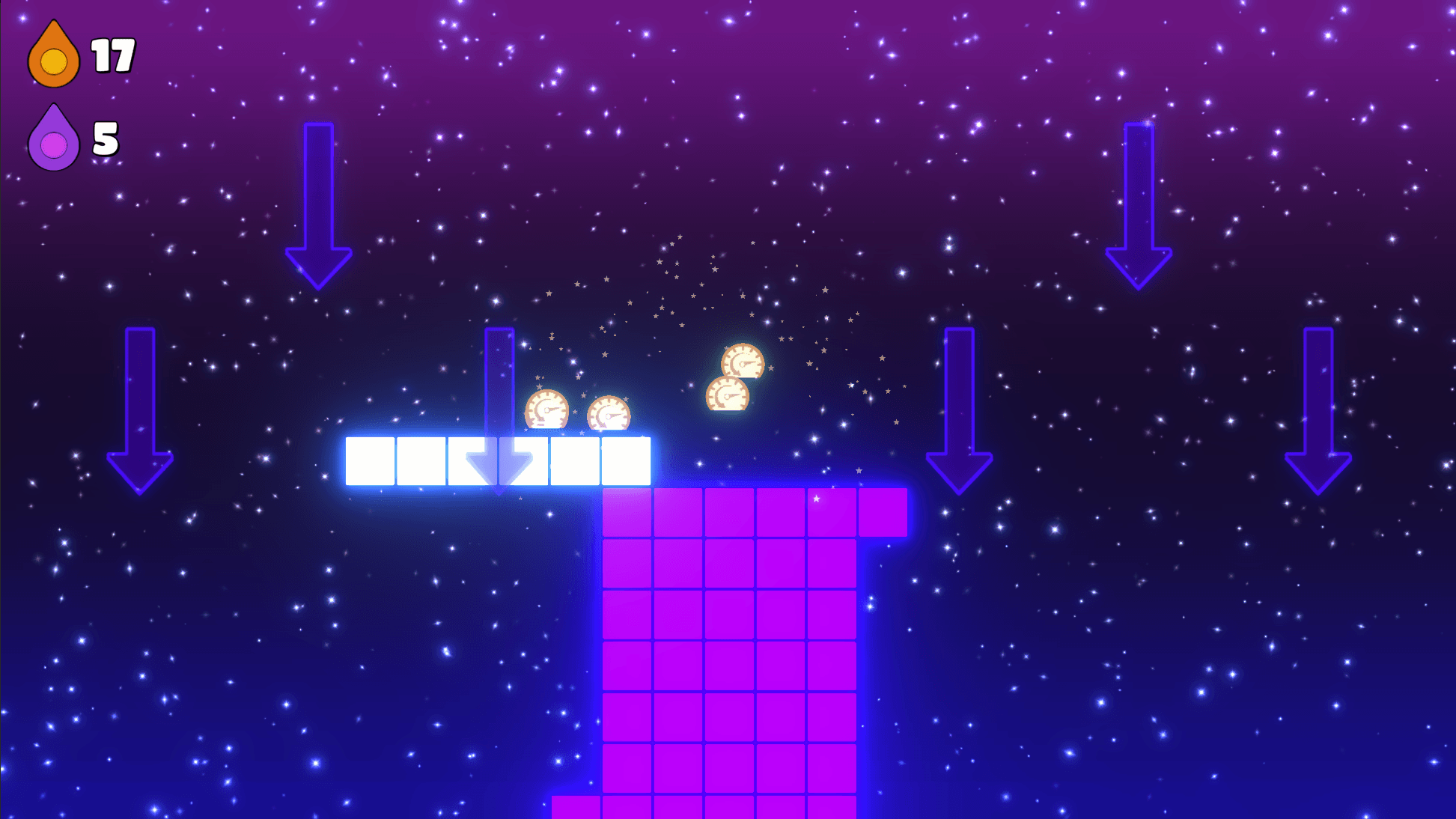Collect the lower right speedometer coin
The width and height of the screenshot is (1456, 819).
point(727,395)
